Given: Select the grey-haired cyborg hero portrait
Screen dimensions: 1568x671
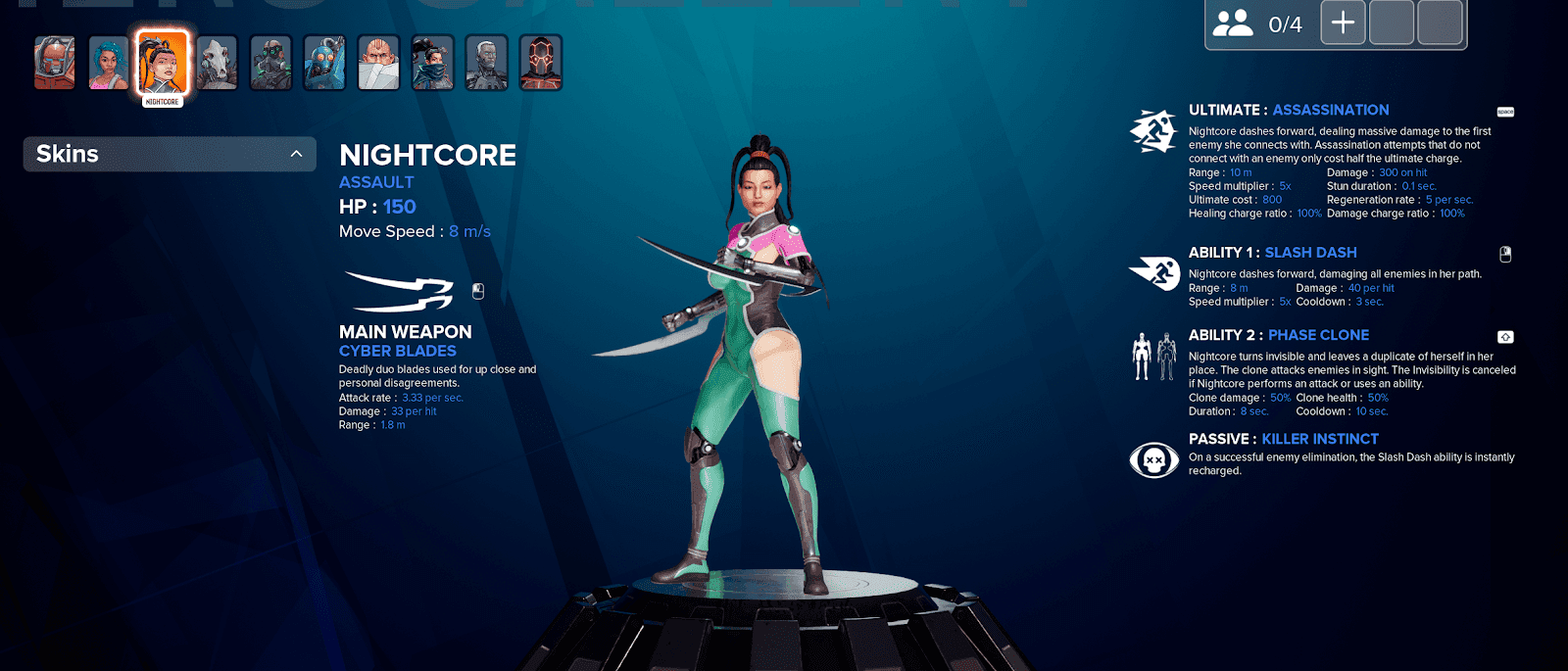Looking at the screenshot, I should 486,63.
